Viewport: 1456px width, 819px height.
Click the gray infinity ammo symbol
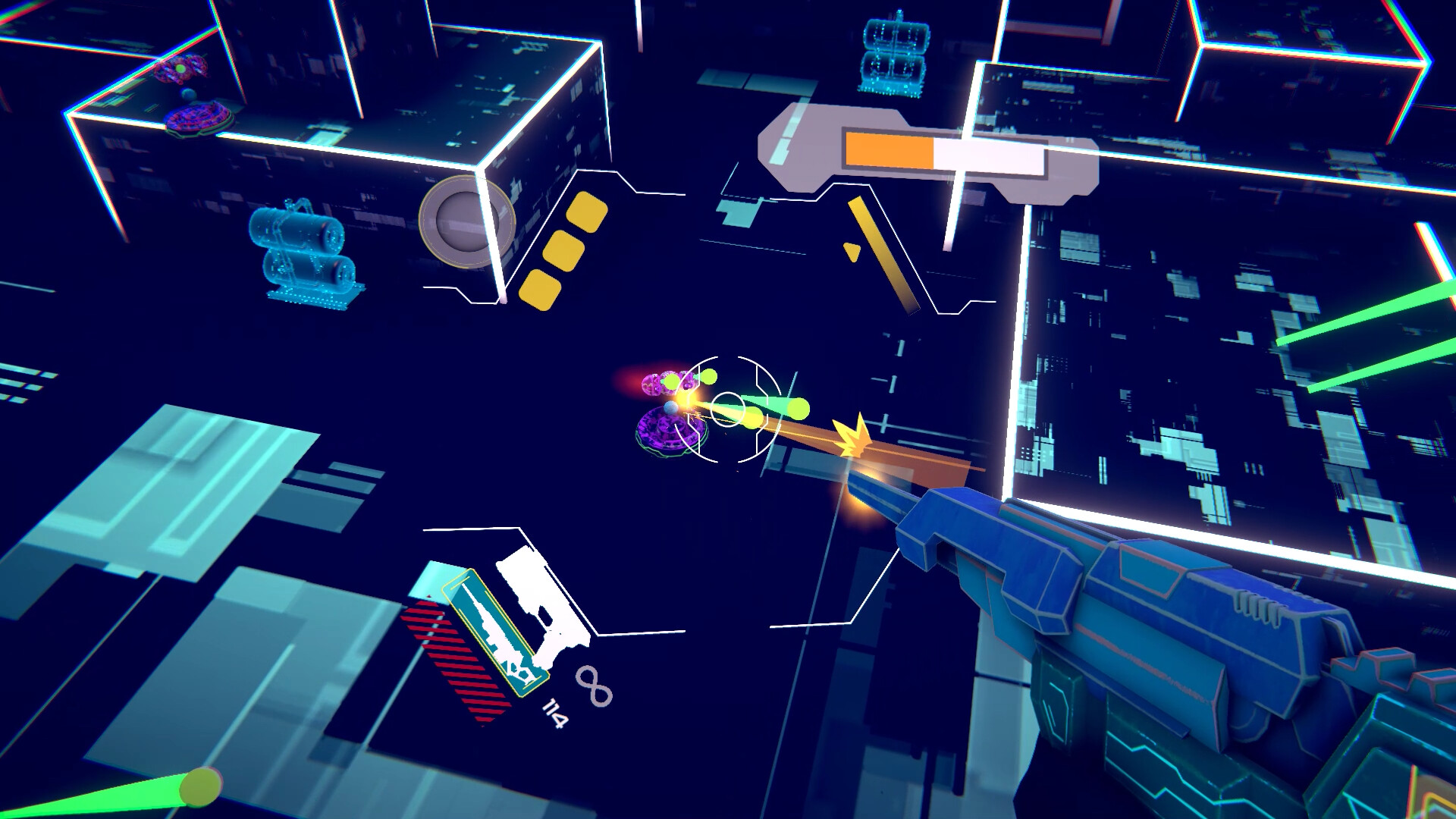pos(595,686)
